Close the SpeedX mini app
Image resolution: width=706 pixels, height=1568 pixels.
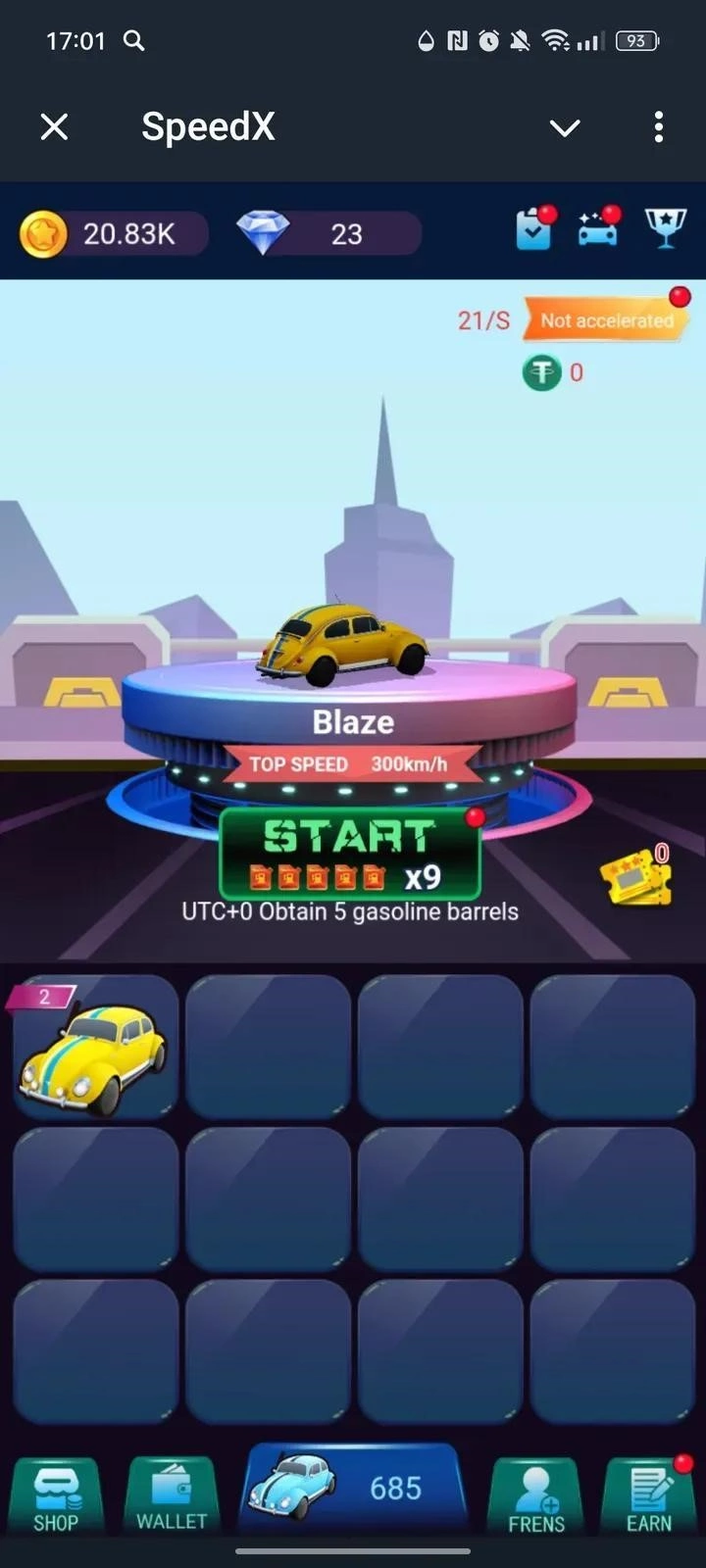click(55, 126)
